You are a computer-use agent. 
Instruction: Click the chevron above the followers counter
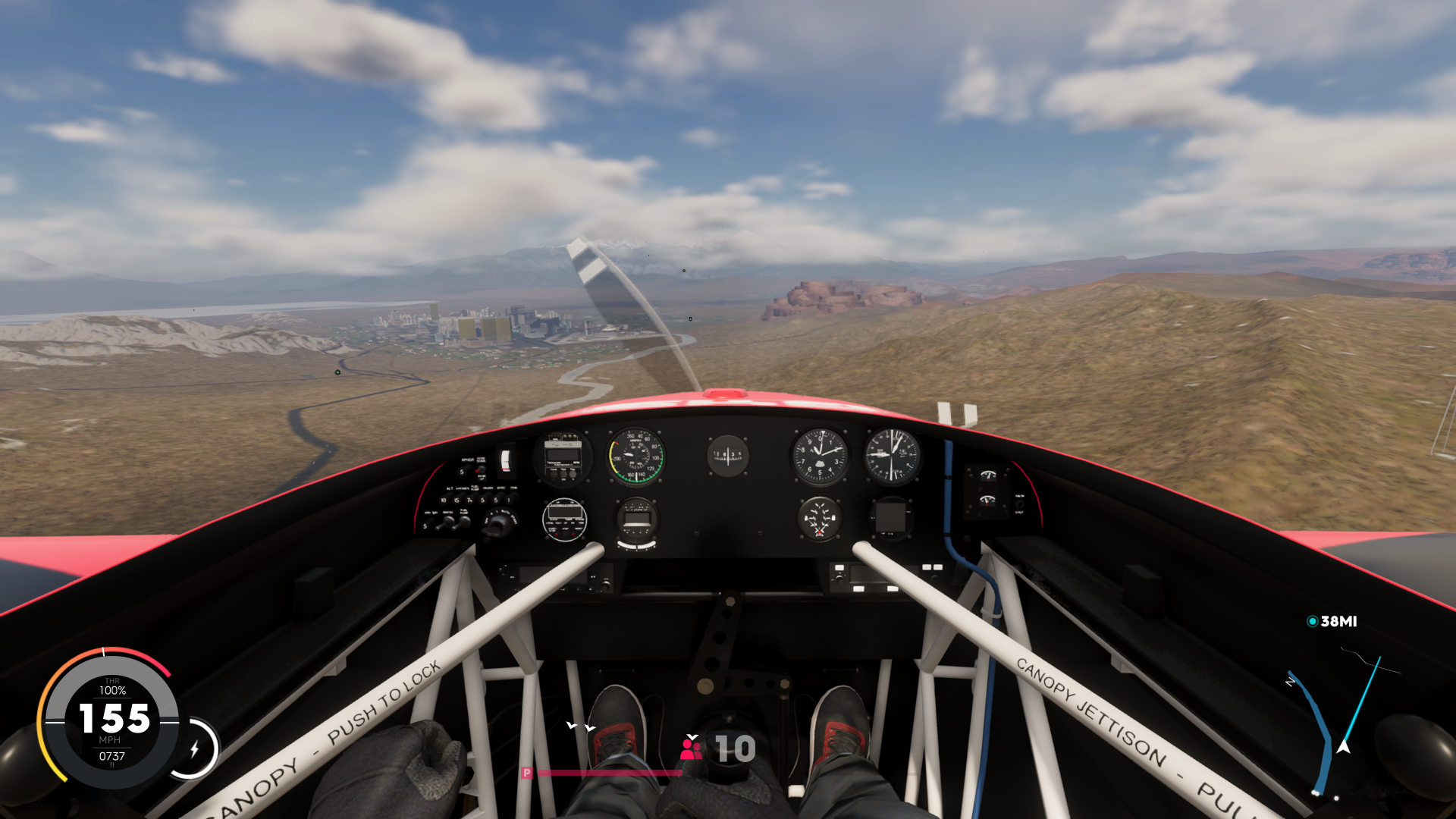coord(692,736)
